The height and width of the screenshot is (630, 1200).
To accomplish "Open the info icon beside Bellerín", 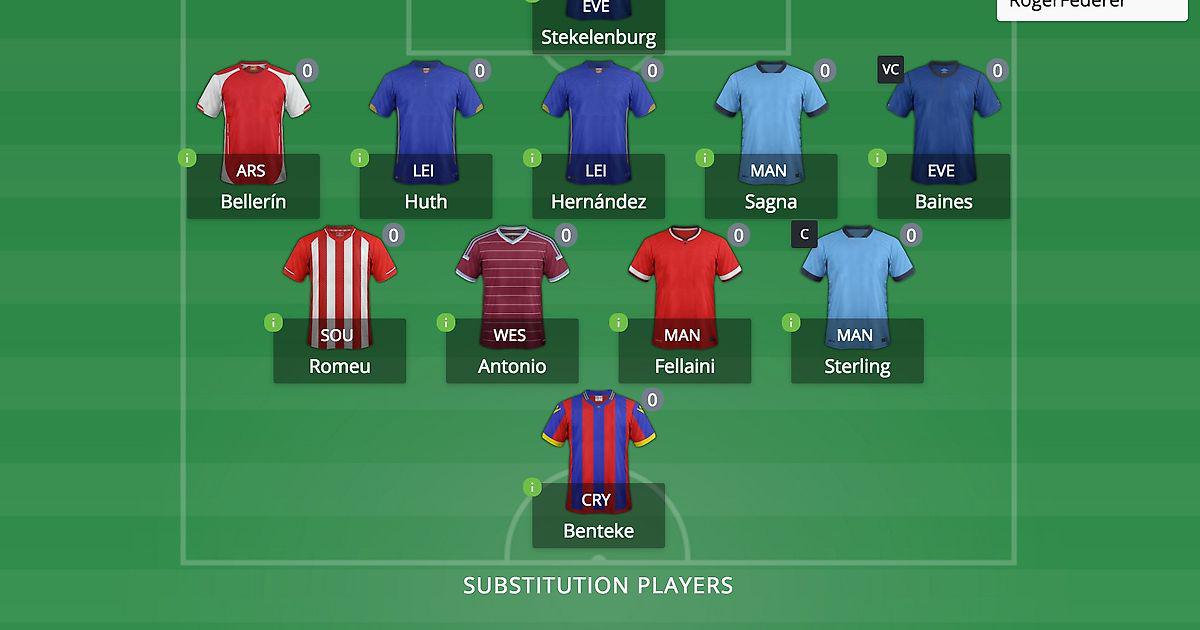I will (x=187, y=158).
